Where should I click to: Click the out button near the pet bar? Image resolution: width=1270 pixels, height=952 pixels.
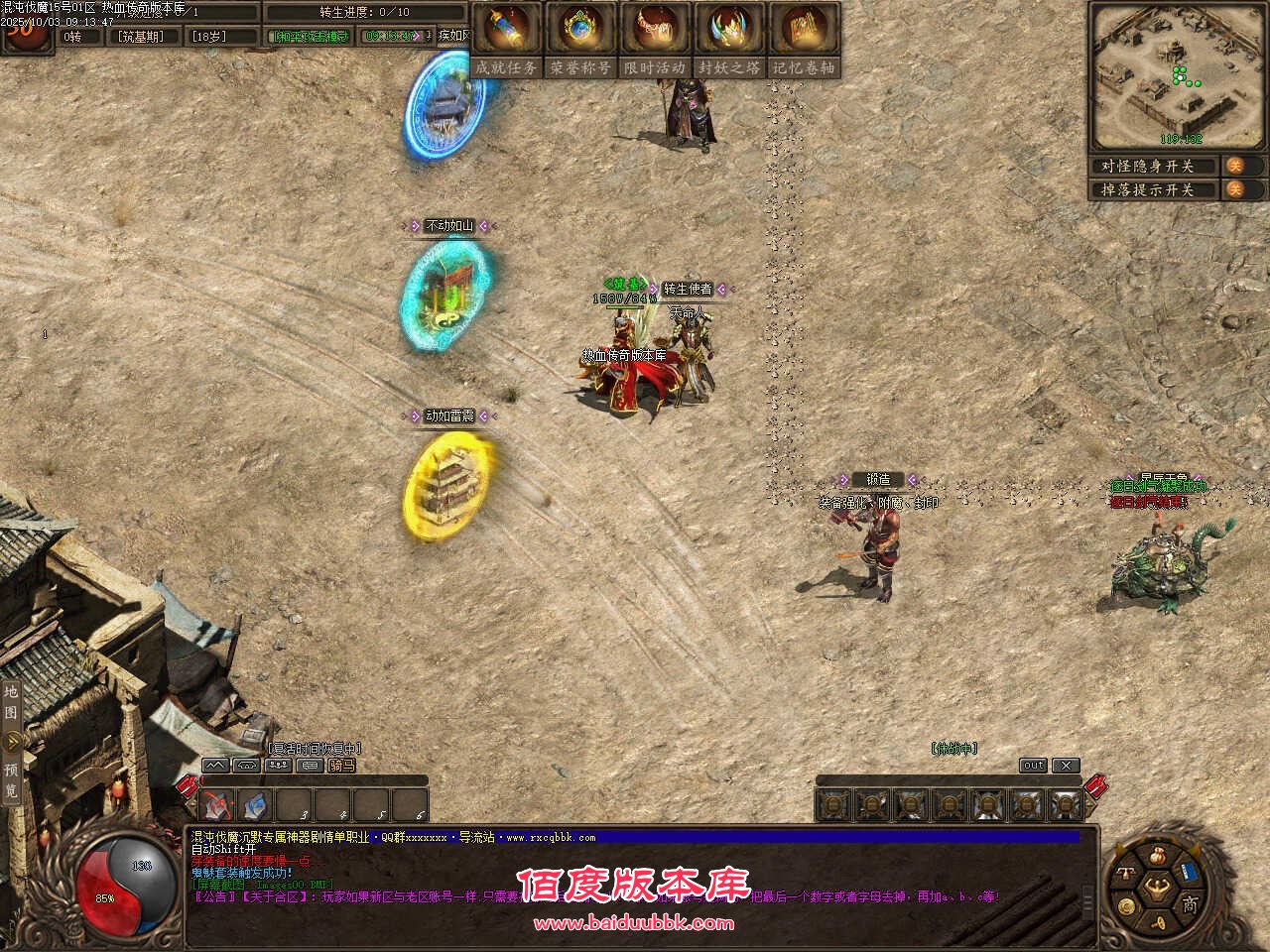pyautogui.click(x=1033, y=765)
